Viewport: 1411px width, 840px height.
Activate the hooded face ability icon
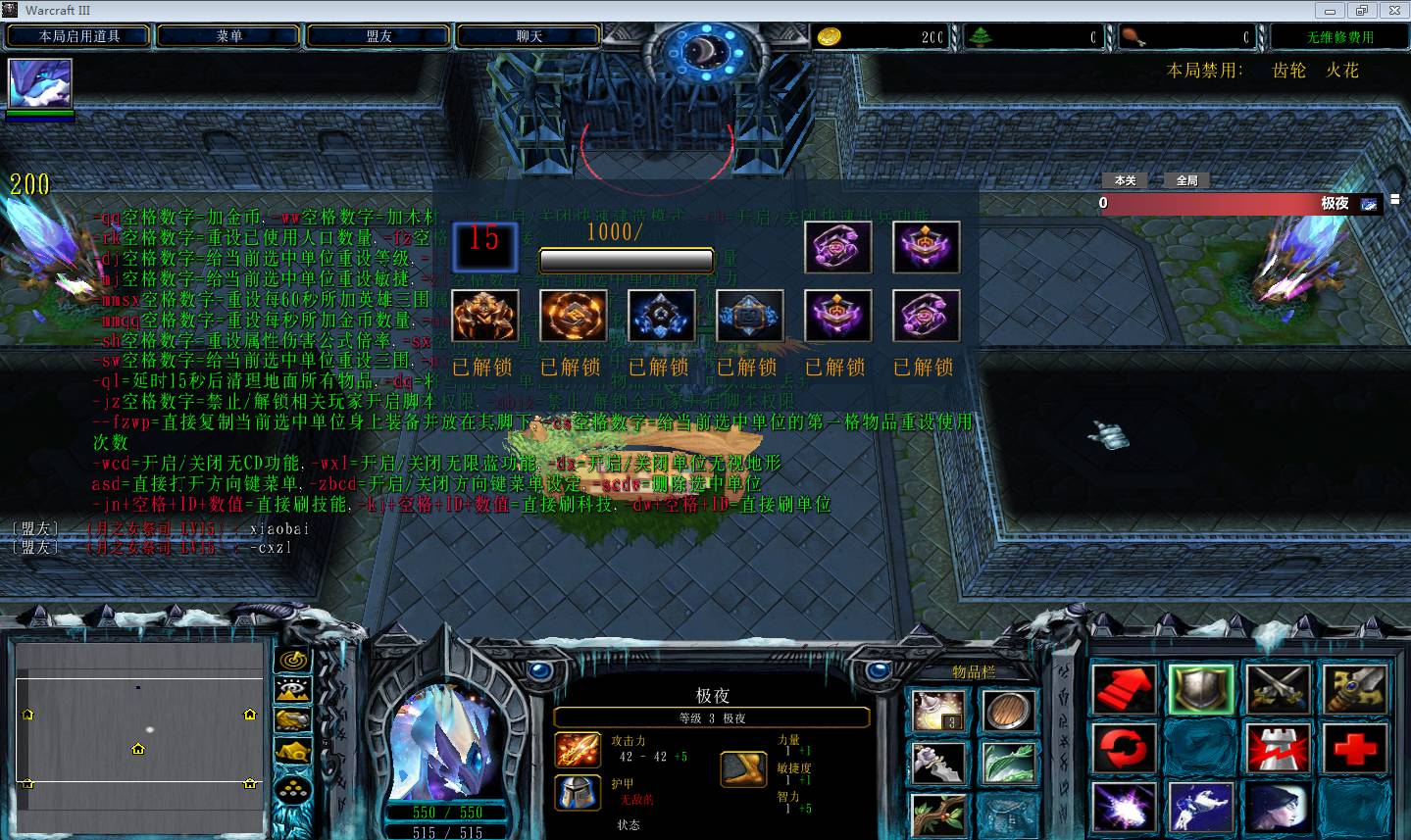point(1278,810)
